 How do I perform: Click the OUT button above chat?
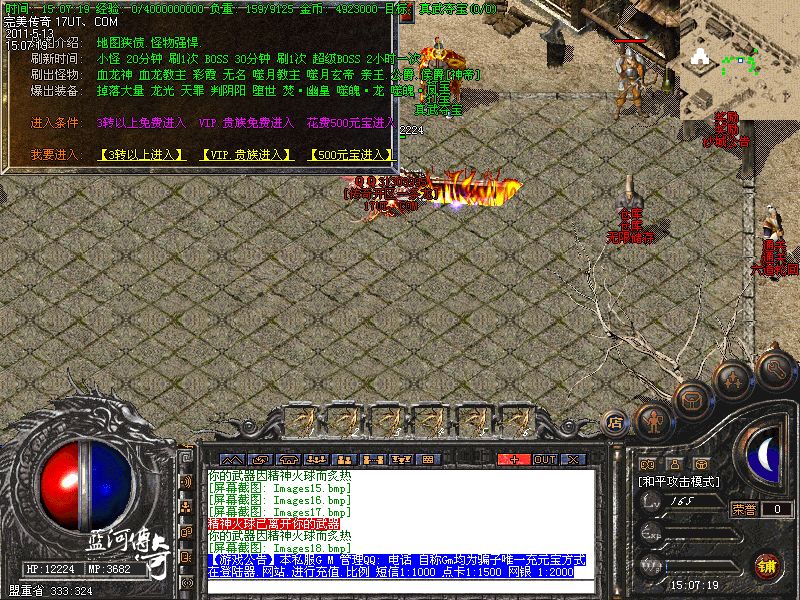click(x=543, y=459)
